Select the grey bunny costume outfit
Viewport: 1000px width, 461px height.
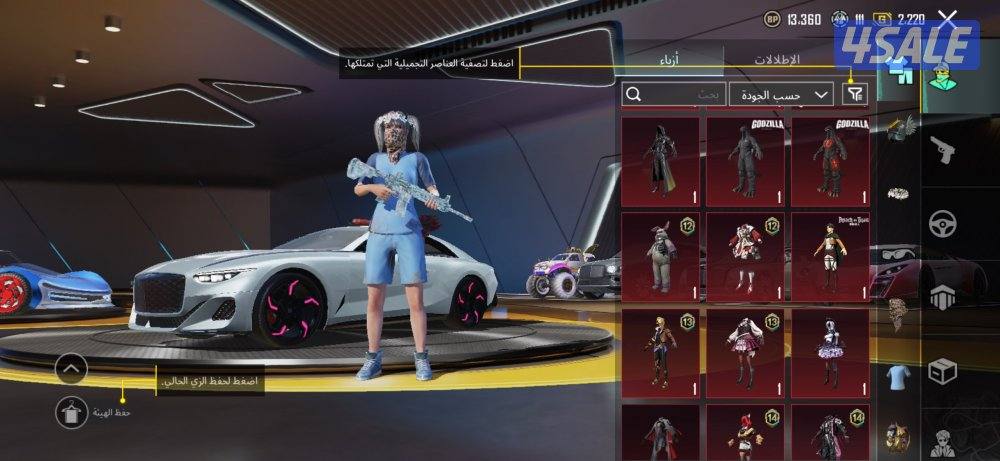pyautogui.click(x=660, y=256)
